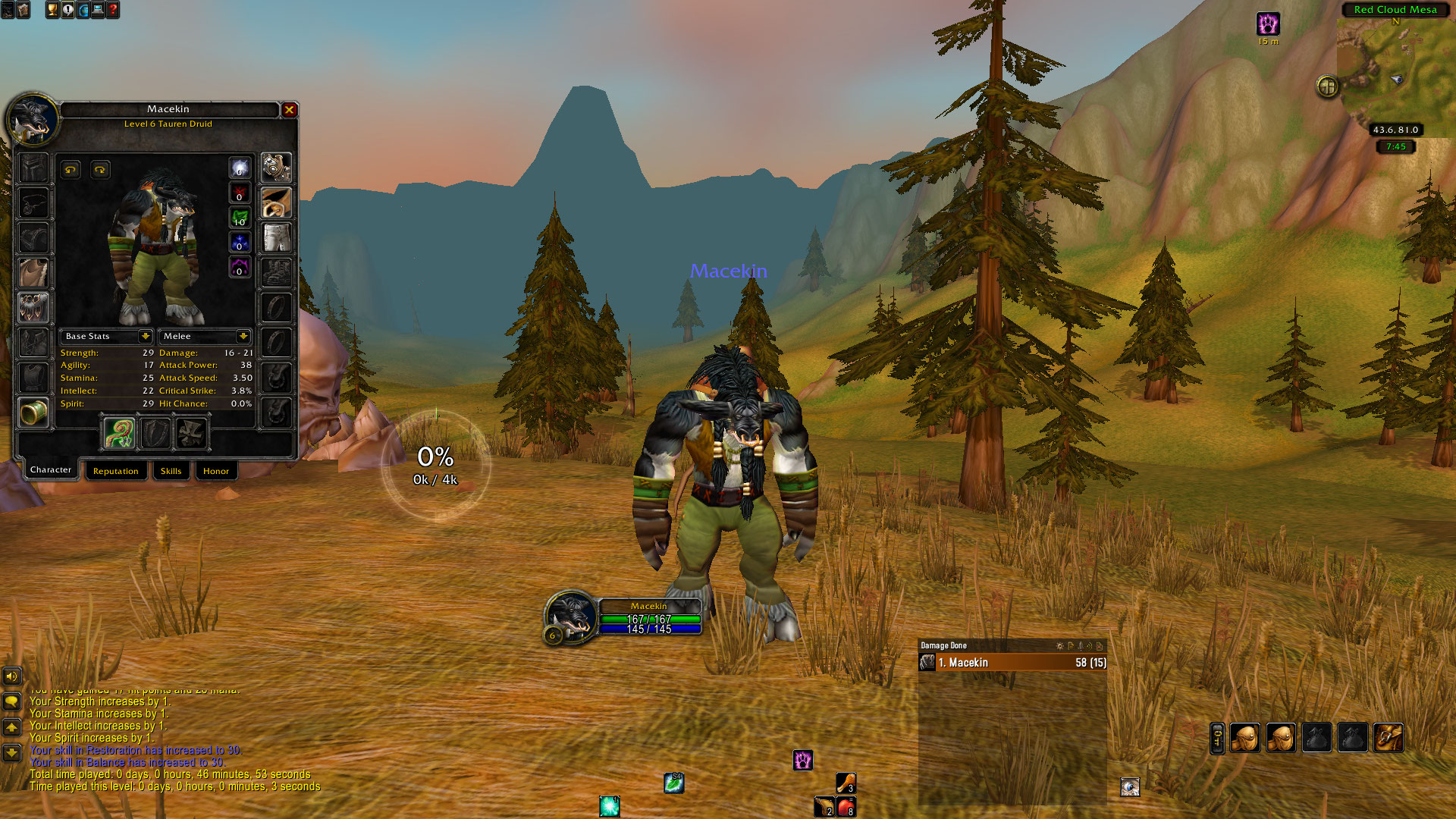Use the red apple food item

pyautogui.click(x=846, y=806)
